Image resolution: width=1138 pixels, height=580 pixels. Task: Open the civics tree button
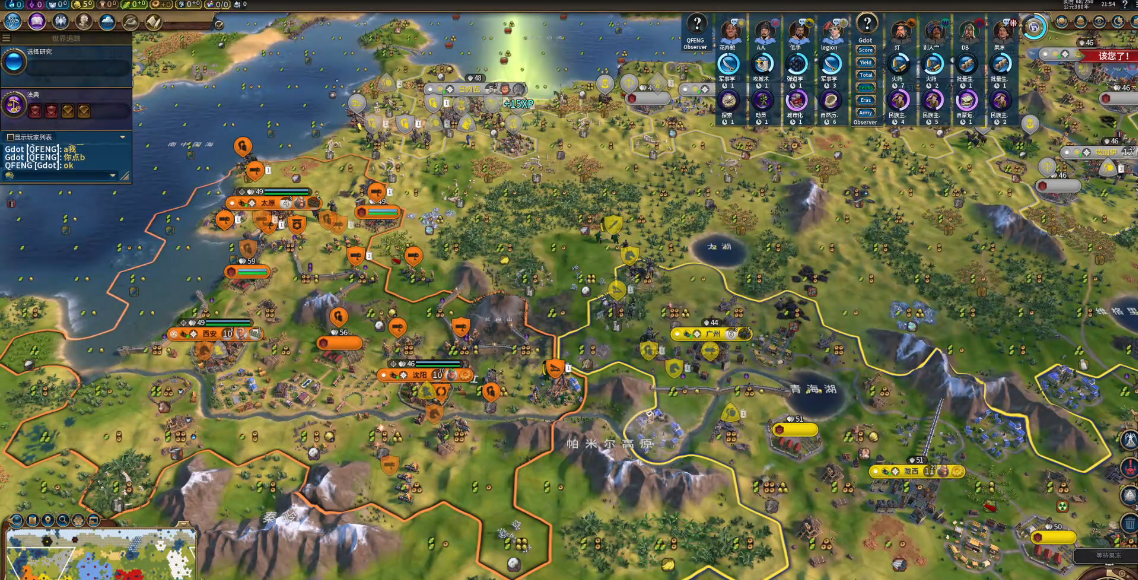tap(37, 21)
